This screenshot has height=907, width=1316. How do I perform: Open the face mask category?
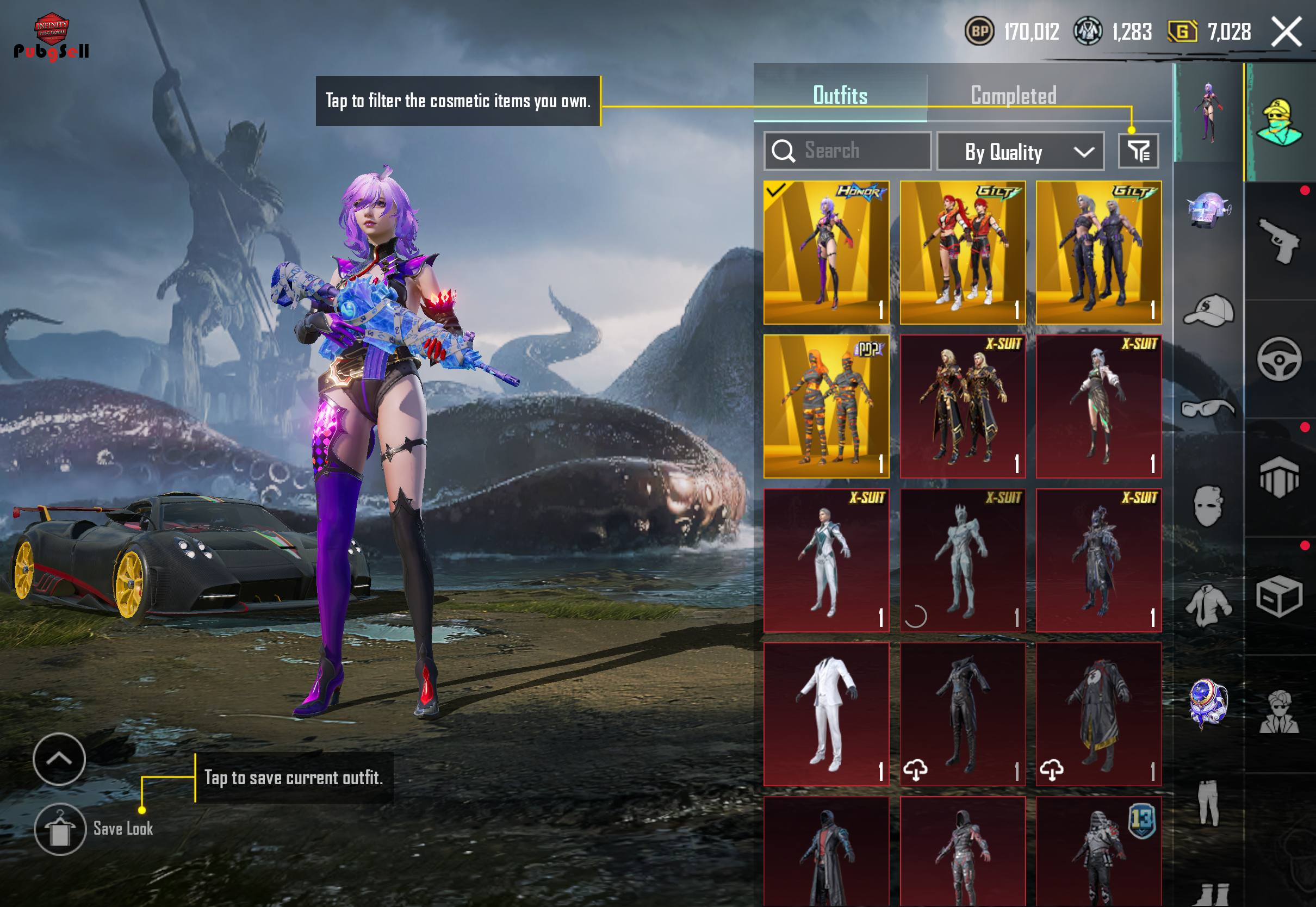tap(1208, 506)
